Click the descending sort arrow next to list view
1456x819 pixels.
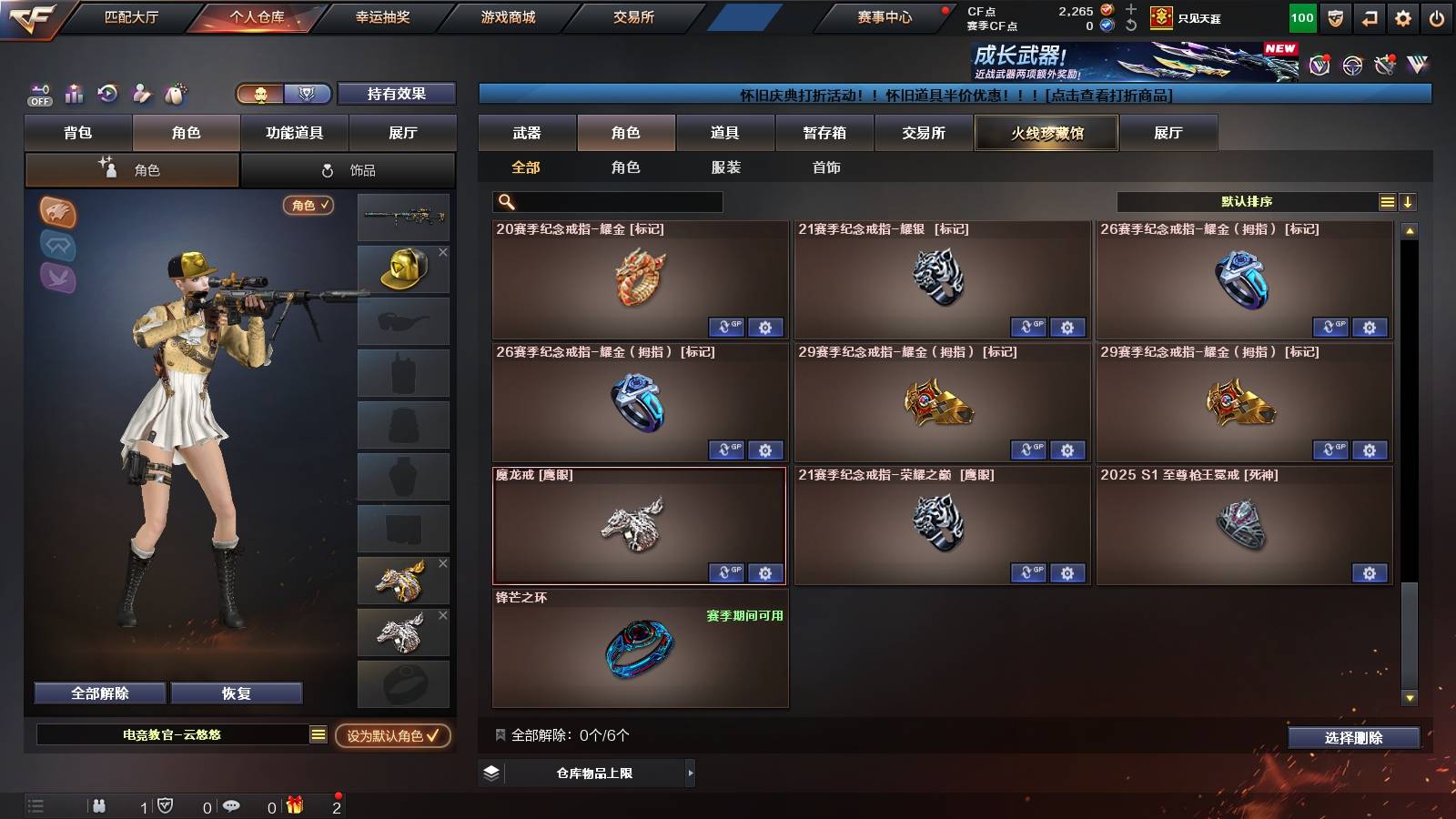[x=1407, y=201]
